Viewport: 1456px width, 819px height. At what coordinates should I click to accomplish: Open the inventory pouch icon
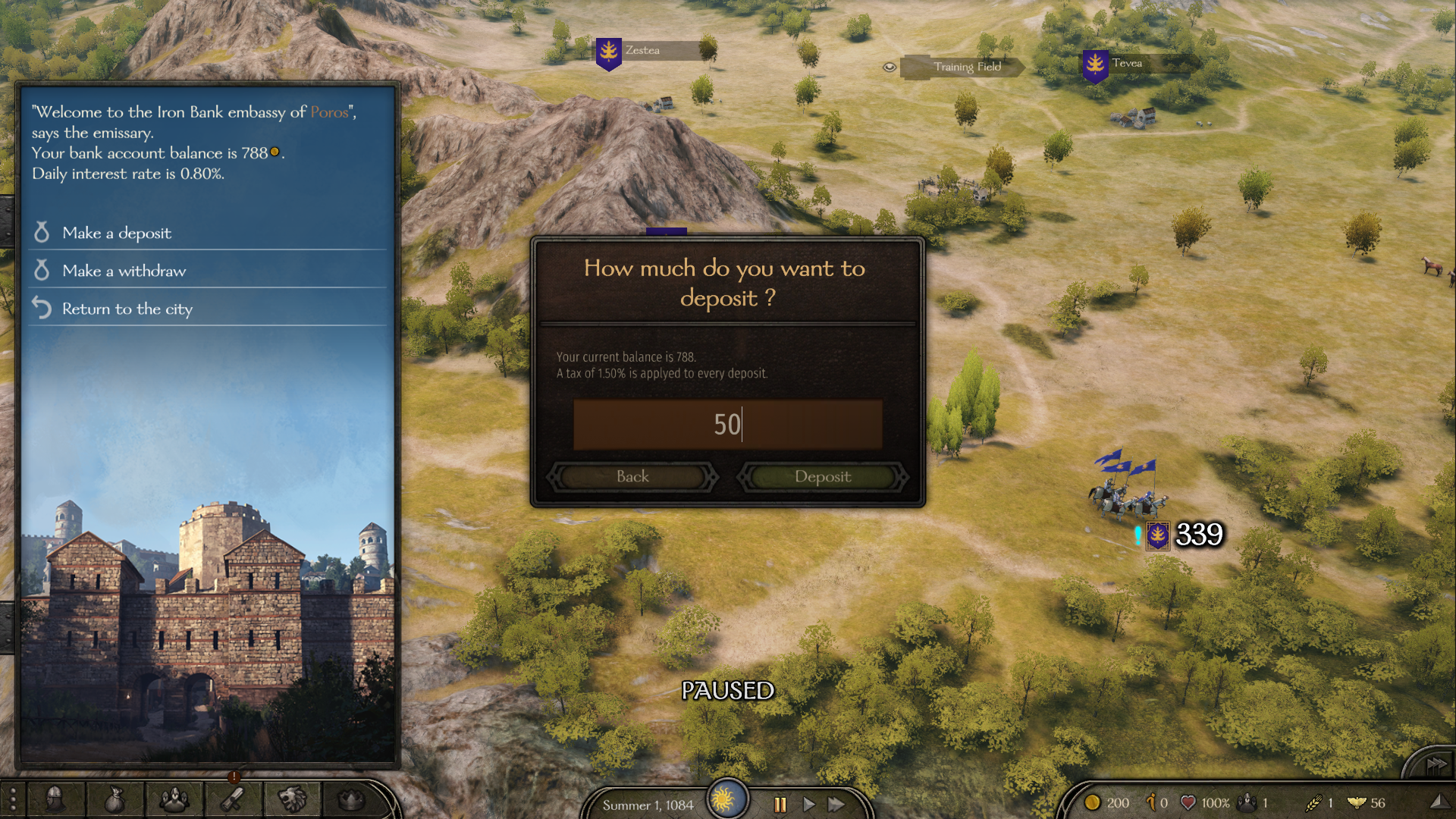pos(115,799)
